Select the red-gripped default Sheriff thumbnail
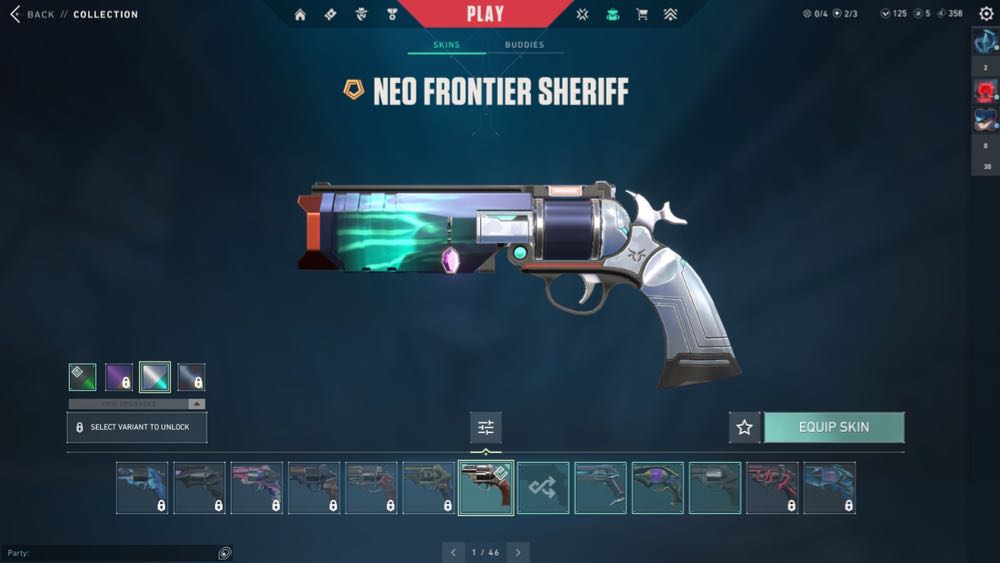 click(x=486, y=488)
